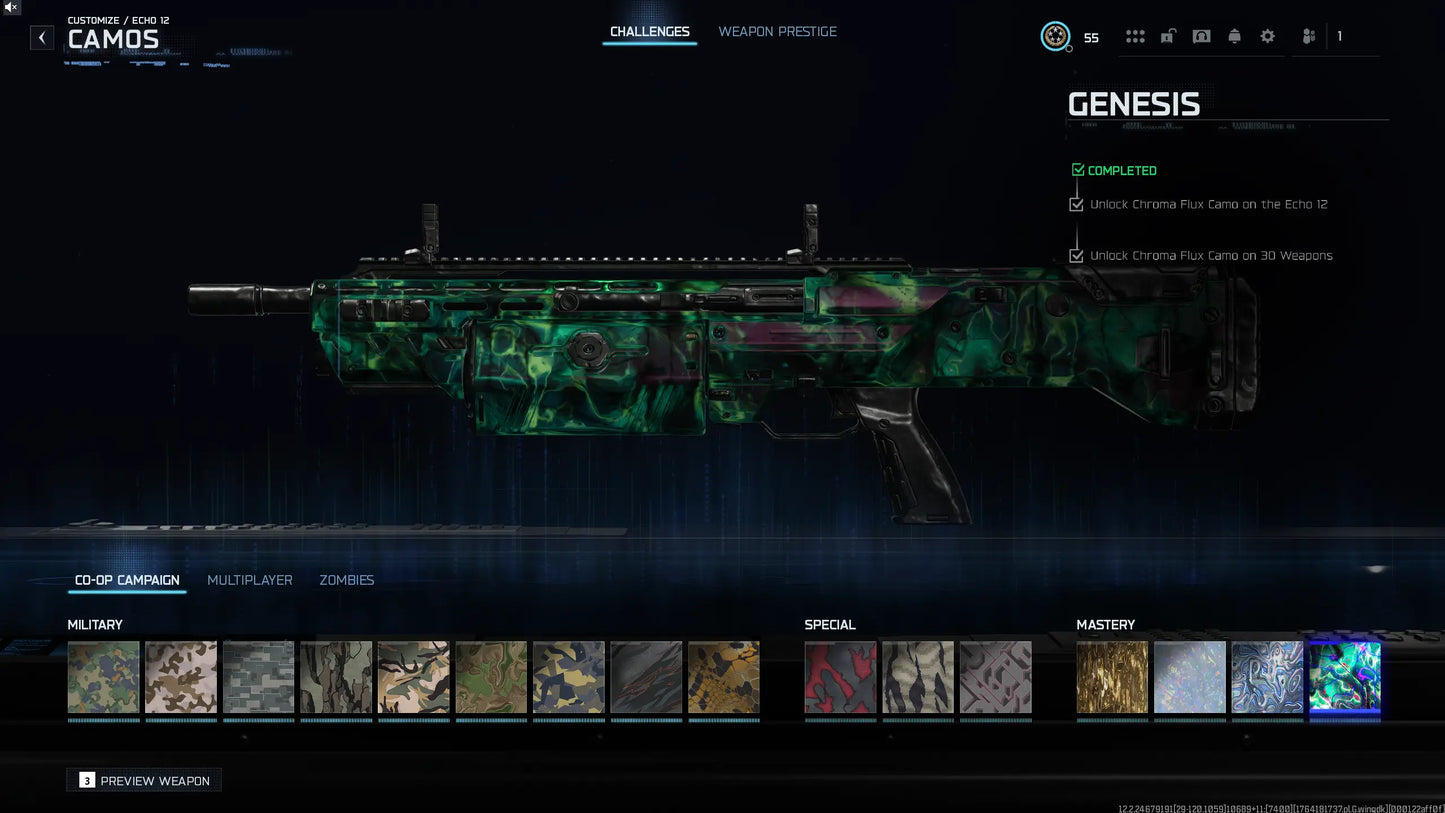Mute audio with the speaker icon
This screenshot has height=813, width=1445.
[11, 8]
